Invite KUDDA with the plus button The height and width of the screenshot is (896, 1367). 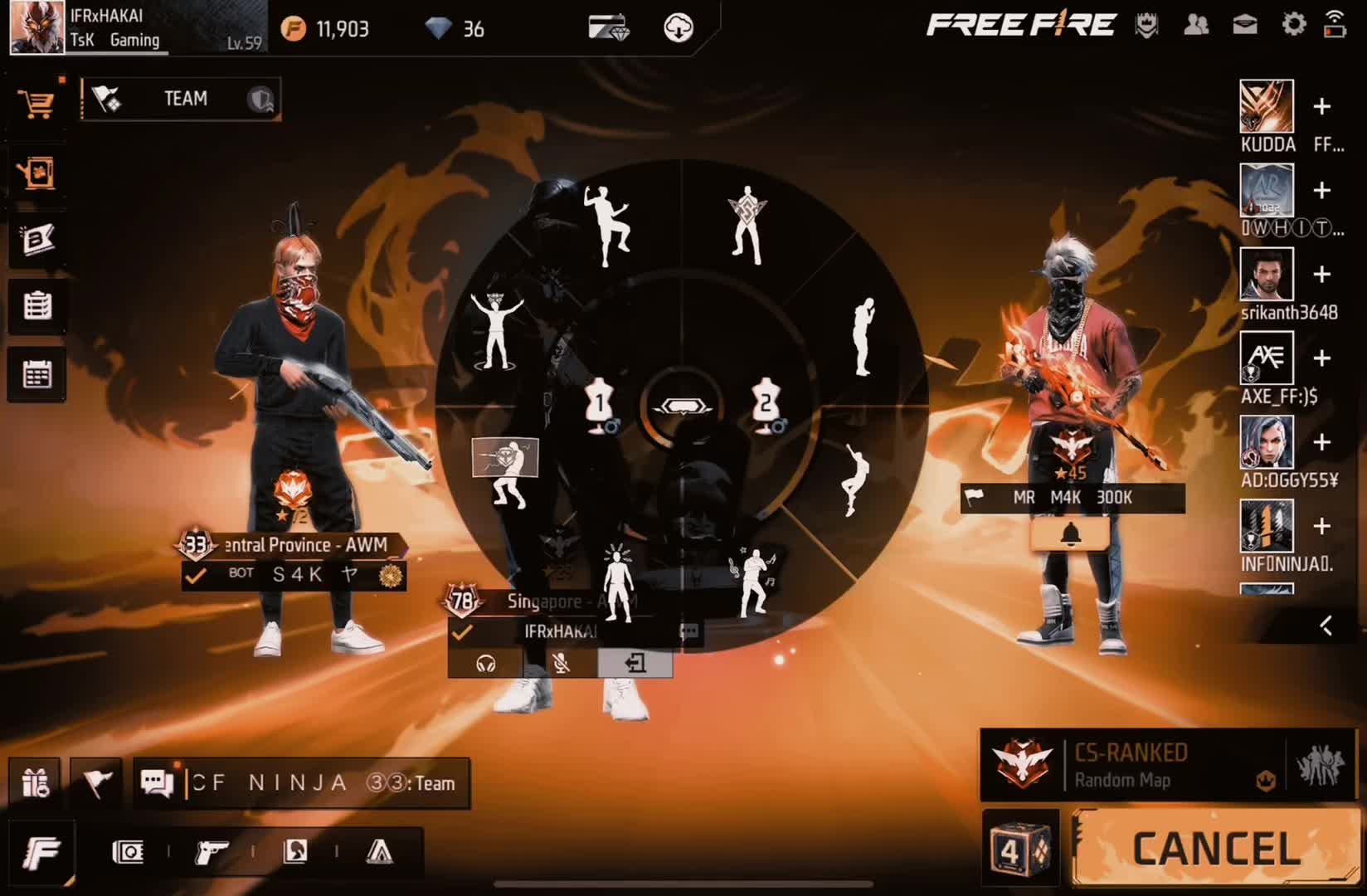[1322, 106]
